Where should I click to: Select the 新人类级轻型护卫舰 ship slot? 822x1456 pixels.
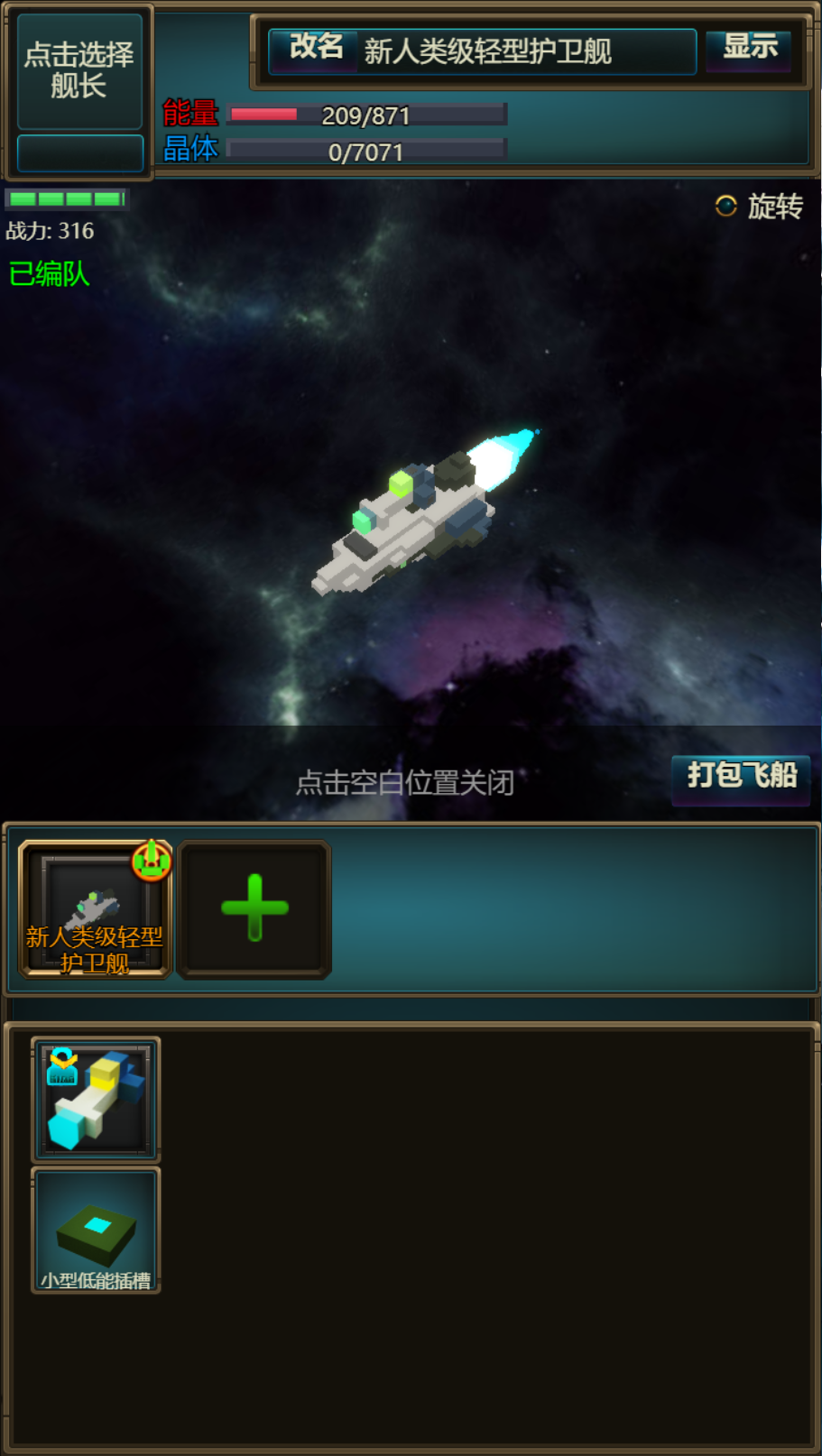(x=95, y=909)
